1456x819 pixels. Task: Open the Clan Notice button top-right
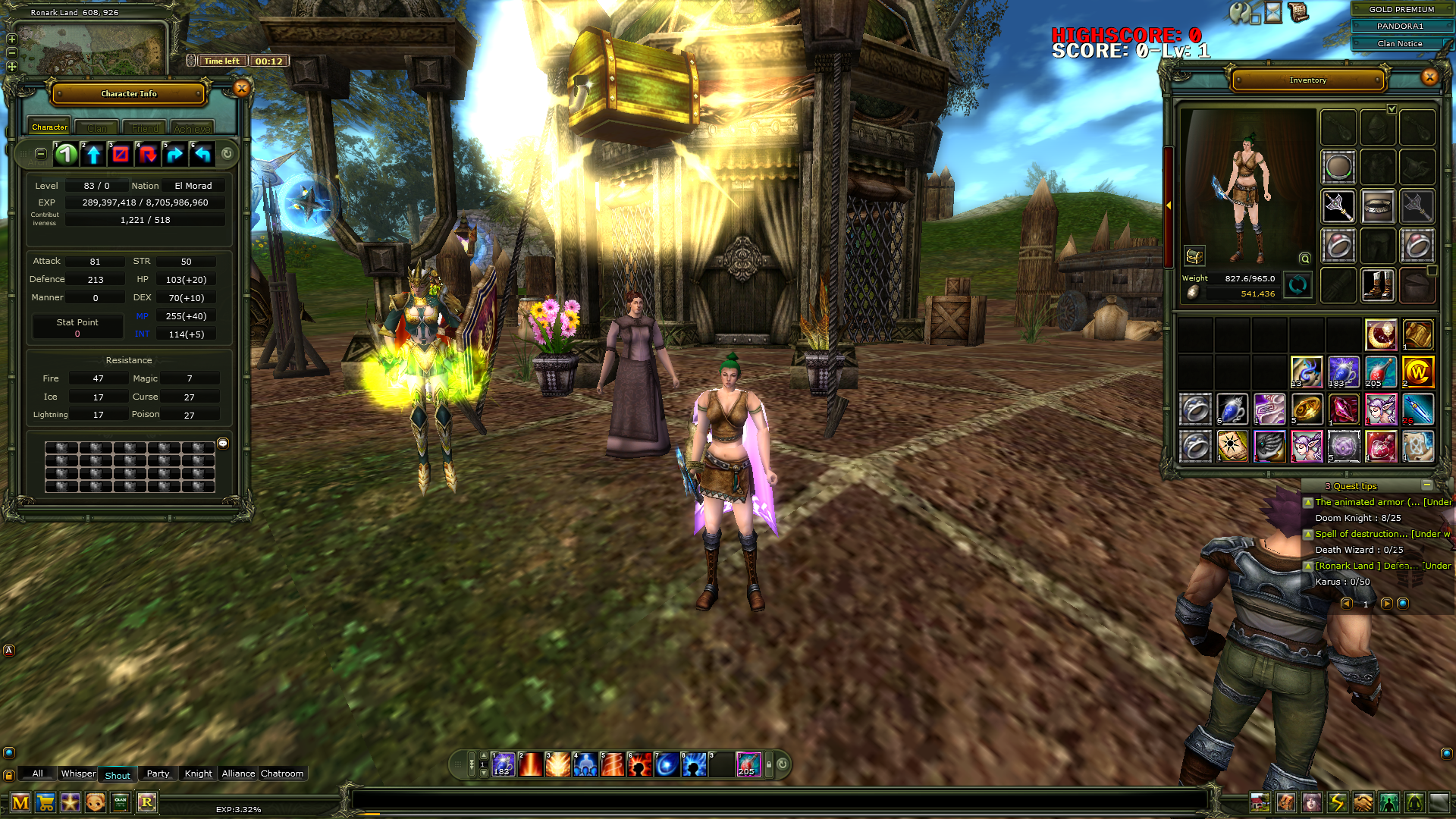pyautogui.click(x=1401, y=43)
